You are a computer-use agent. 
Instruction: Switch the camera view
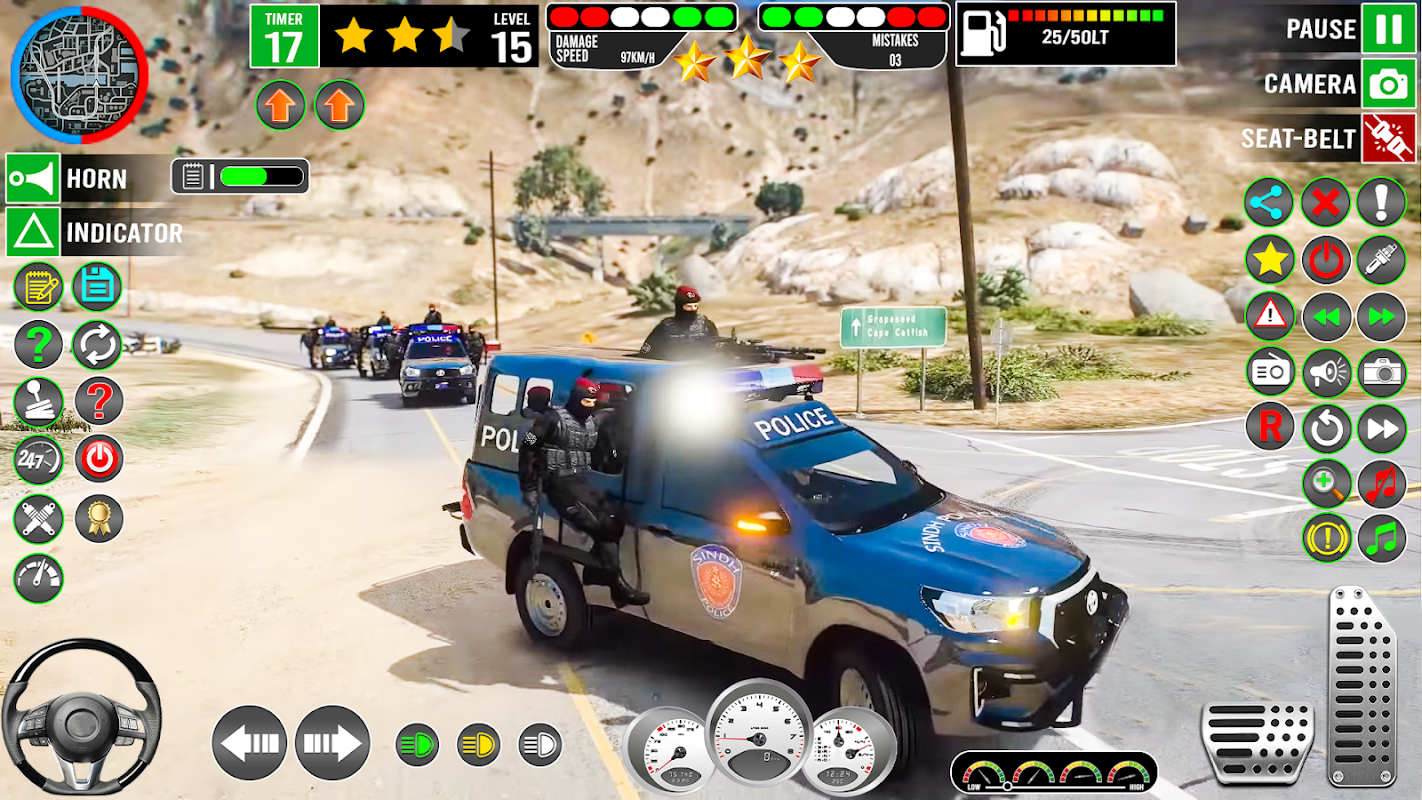[x=1388, y=84]
